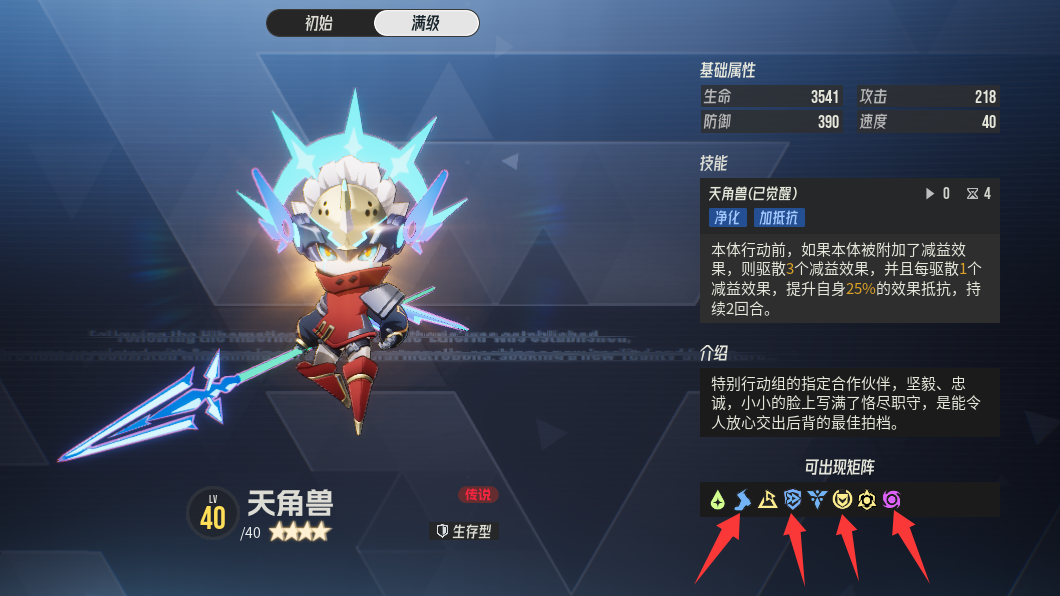1060x596 pixels.
Task: Select the blue boot matrix icon
Action: point(742,499)
